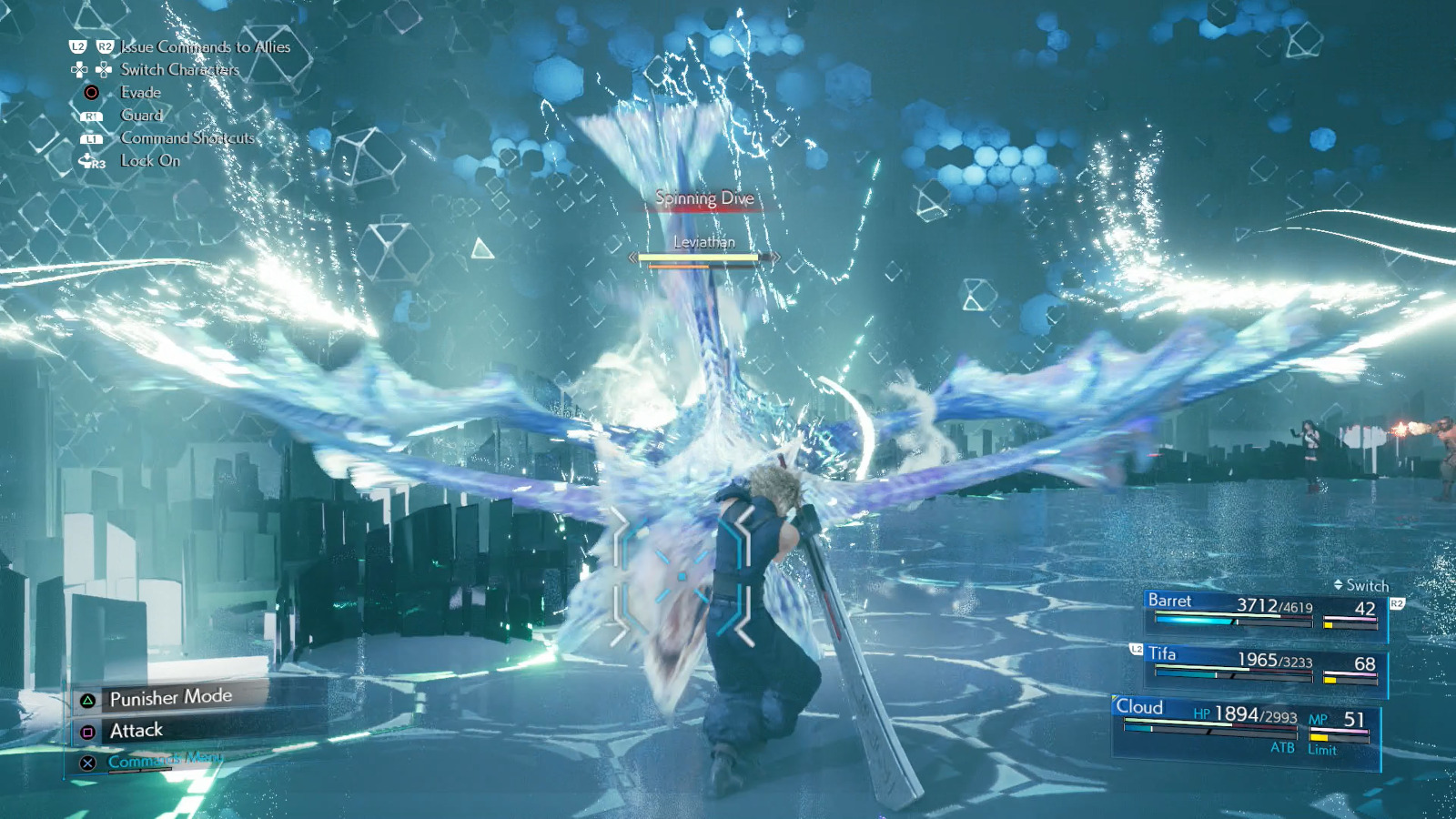
Task: Select the Evade circle button icon
Action: 90,92
